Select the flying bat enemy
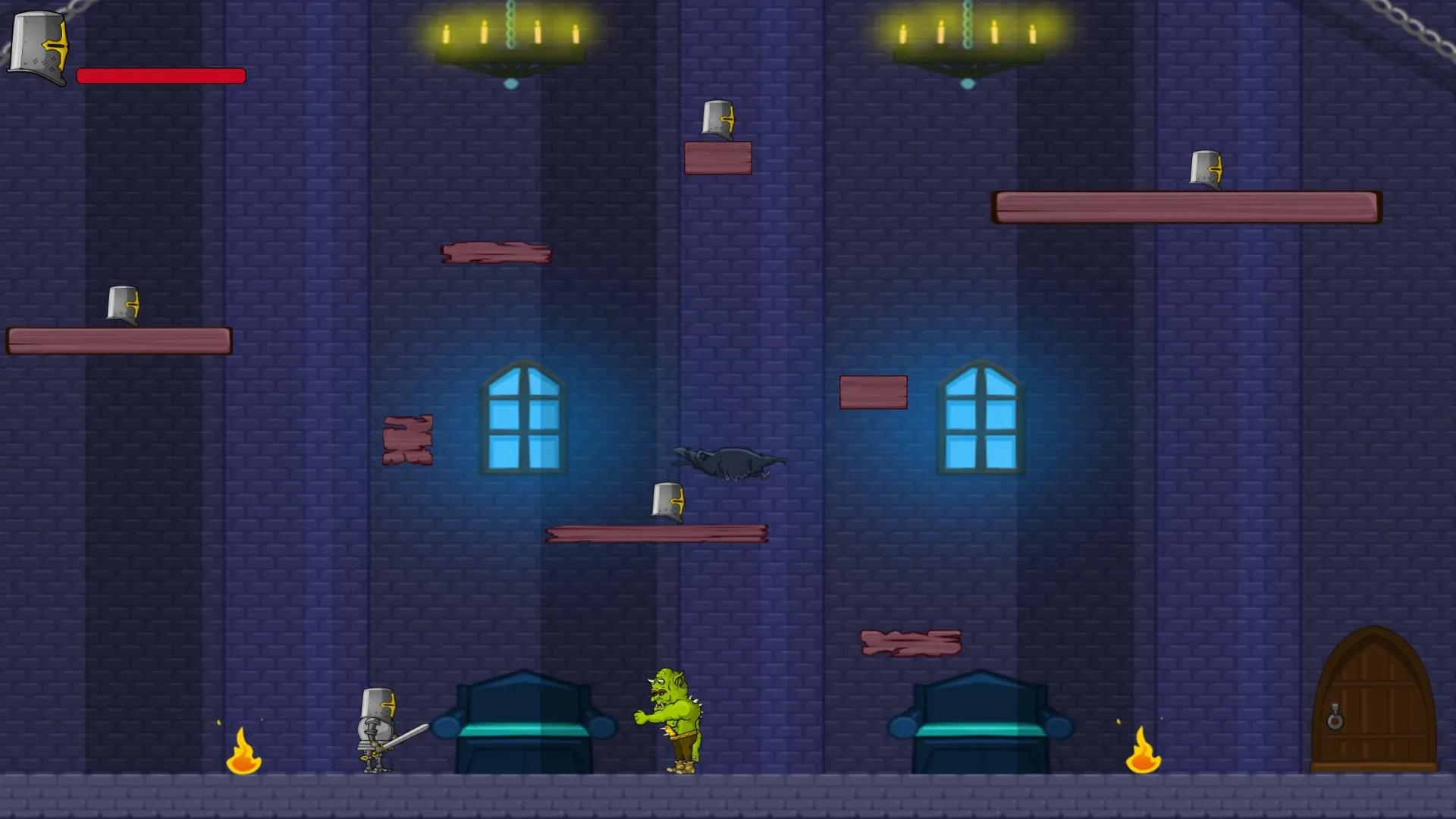 (x=728, y=460)
